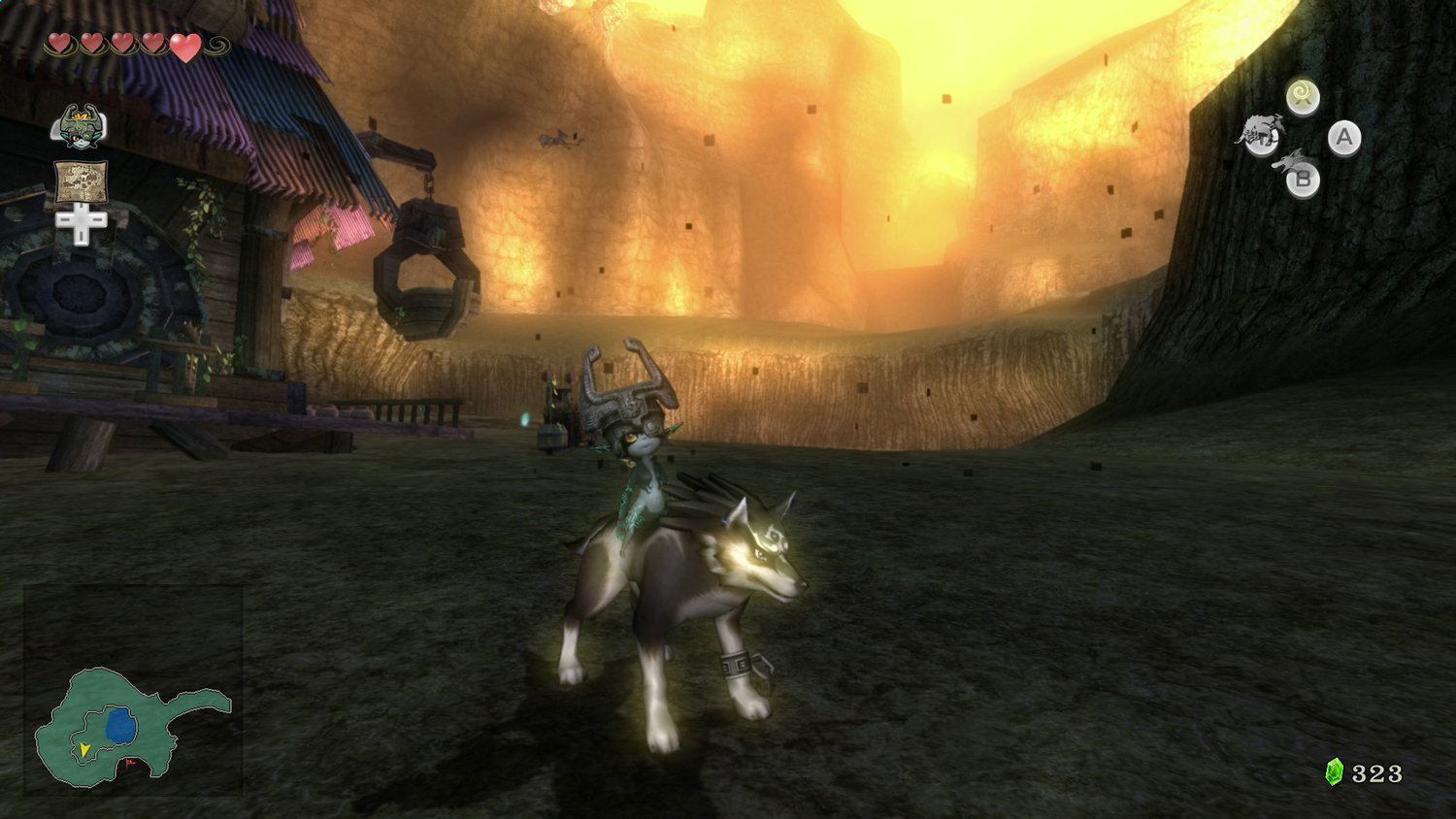
Task: Select the yellow player arrow on the minimap
Action: [85, 749]
